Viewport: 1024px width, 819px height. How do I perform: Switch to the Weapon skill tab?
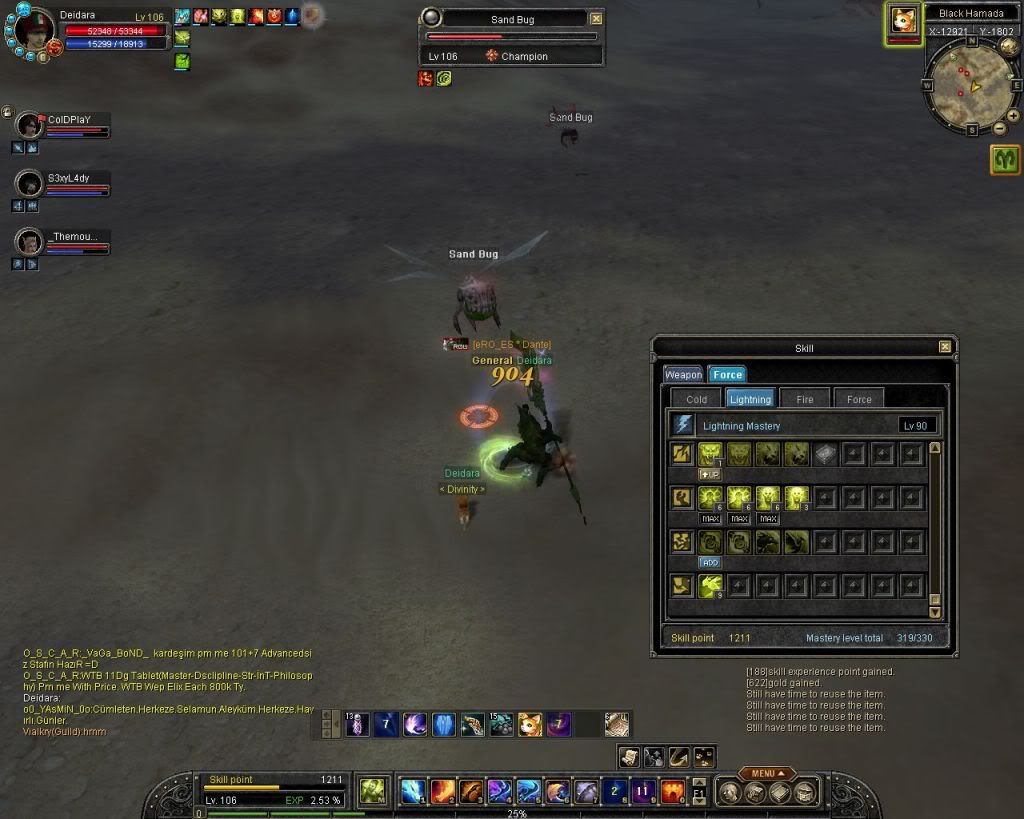(x=683, y=374)
